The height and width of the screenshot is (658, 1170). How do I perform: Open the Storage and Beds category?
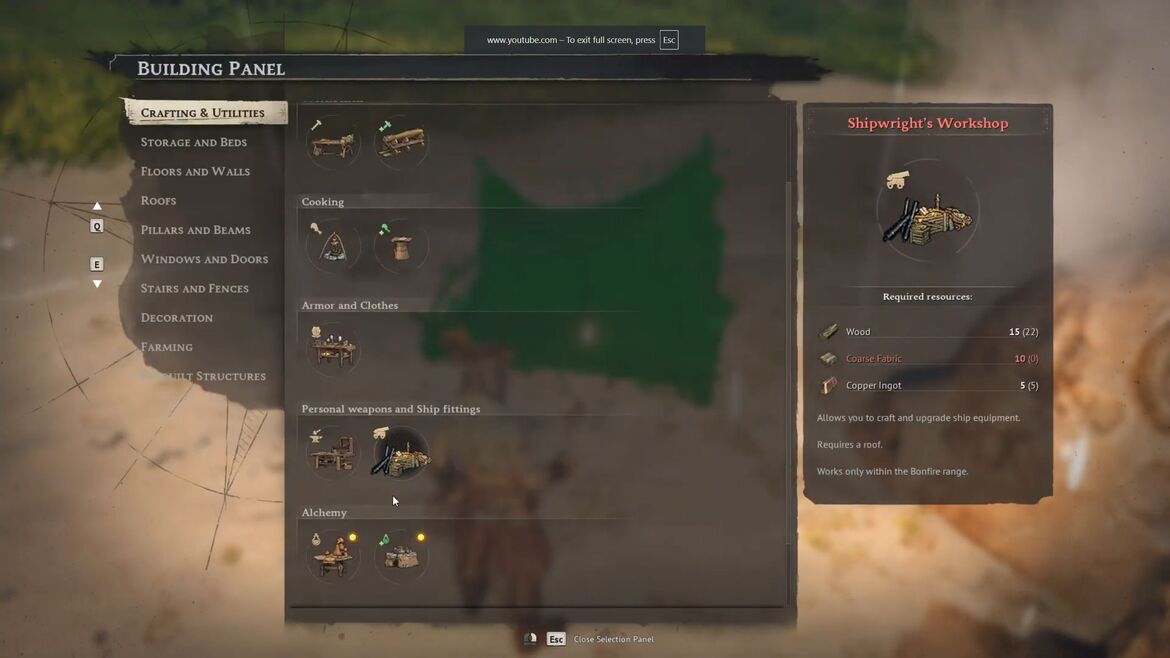tap(193, 142)
